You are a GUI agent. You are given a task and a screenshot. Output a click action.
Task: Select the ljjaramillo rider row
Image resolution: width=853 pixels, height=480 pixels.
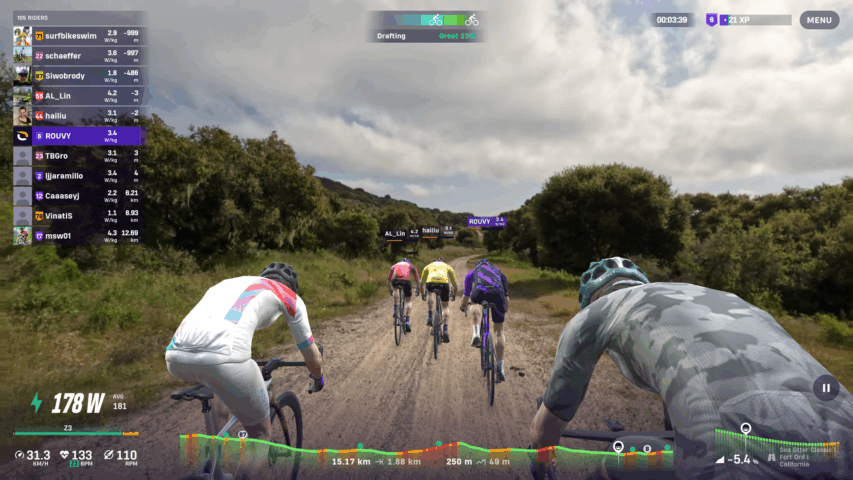click(x=78, y=176)
